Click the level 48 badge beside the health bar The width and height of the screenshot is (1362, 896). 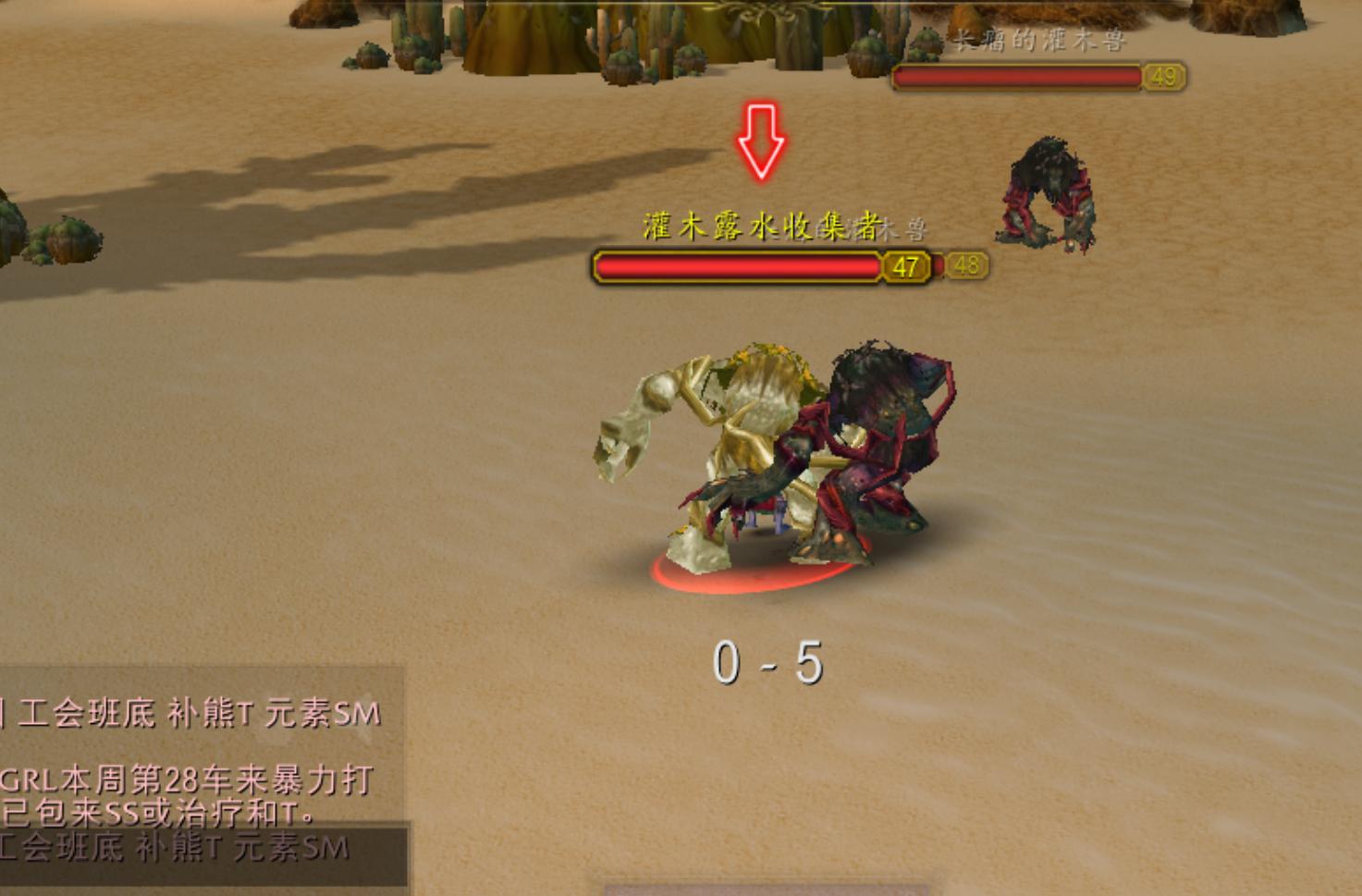coord(968,267)
